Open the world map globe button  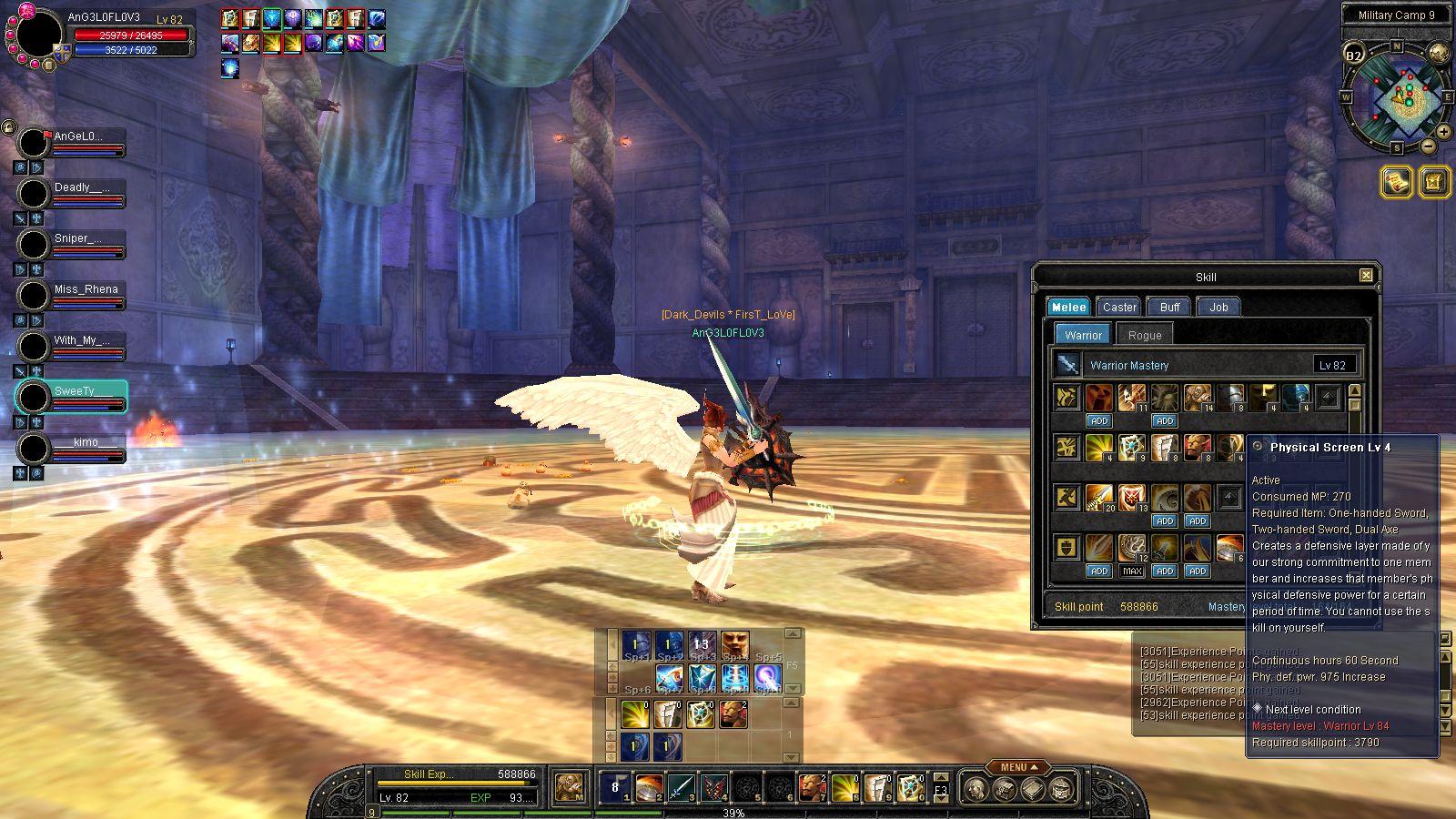pos(1439,53)
